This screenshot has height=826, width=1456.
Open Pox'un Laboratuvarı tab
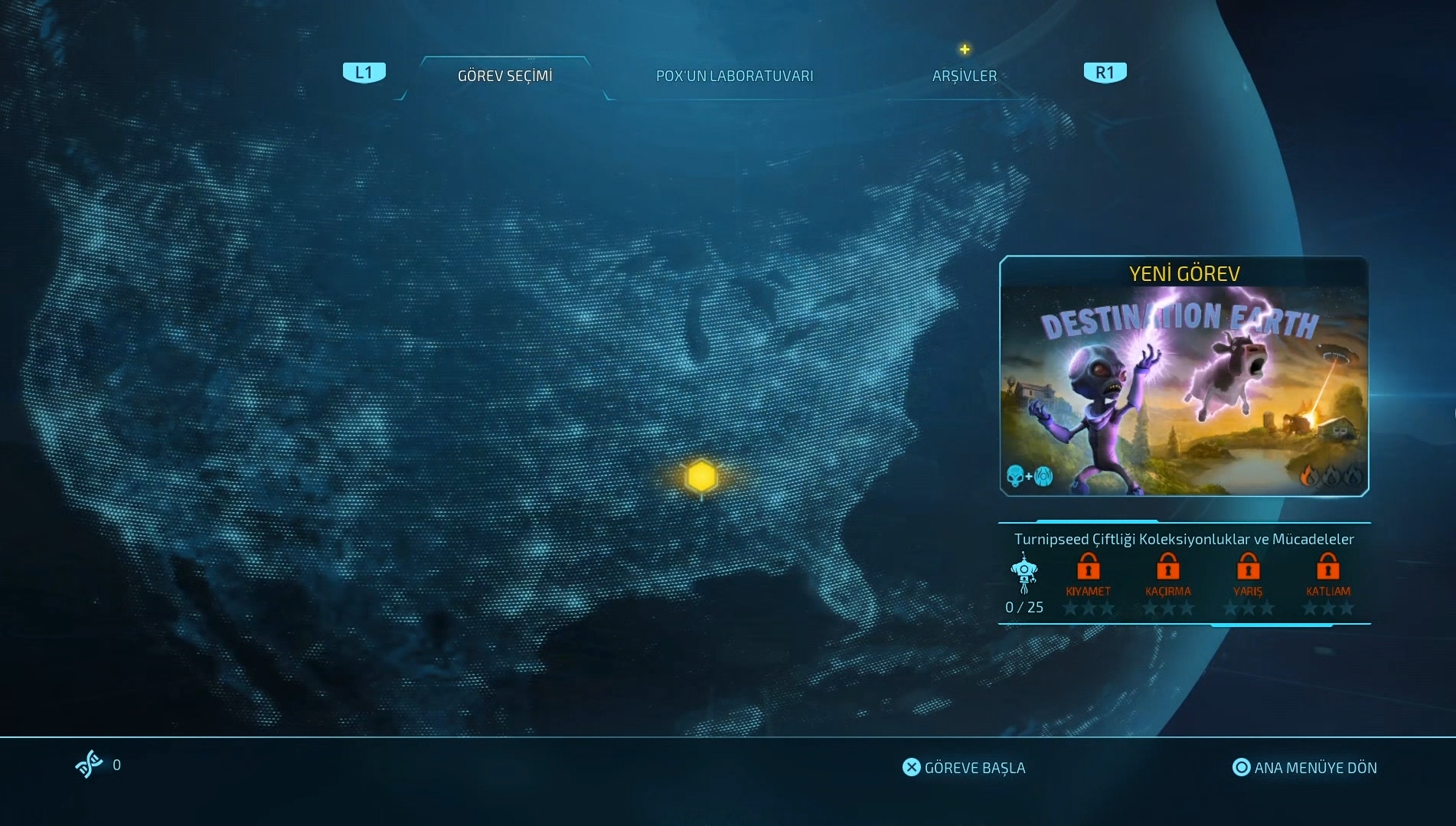734,76
